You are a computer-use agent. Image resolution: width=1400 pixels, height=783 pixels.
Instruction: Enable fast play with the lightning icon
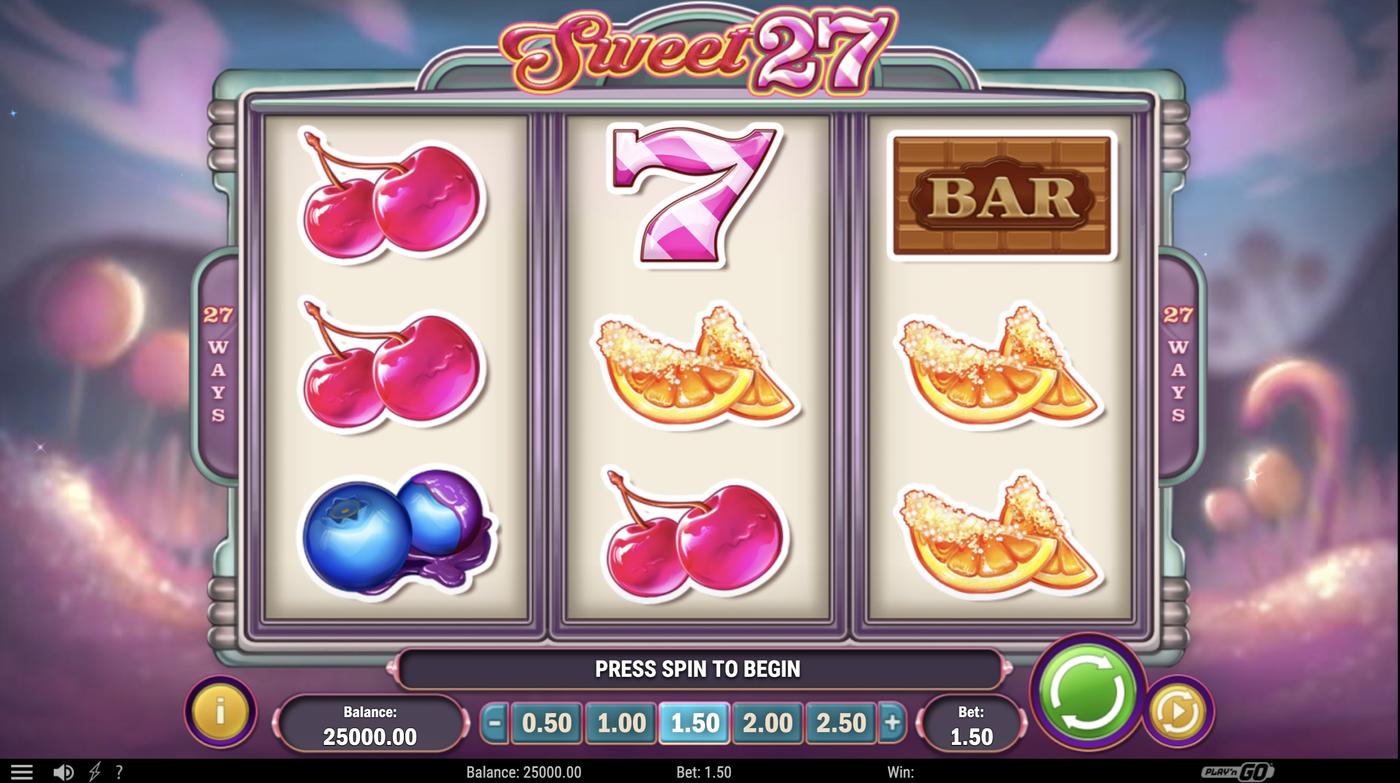(x=95, y=771)
